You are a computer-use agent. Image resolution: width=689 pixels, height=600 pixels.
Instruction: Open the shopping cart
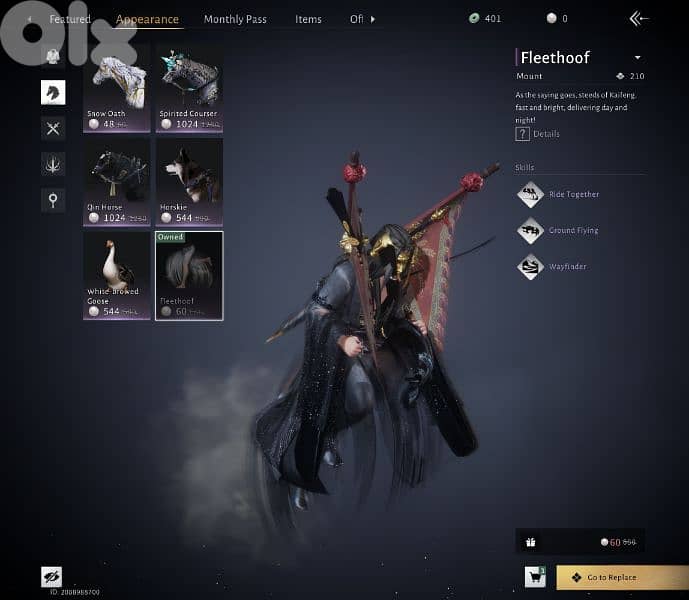pos(535,576)
